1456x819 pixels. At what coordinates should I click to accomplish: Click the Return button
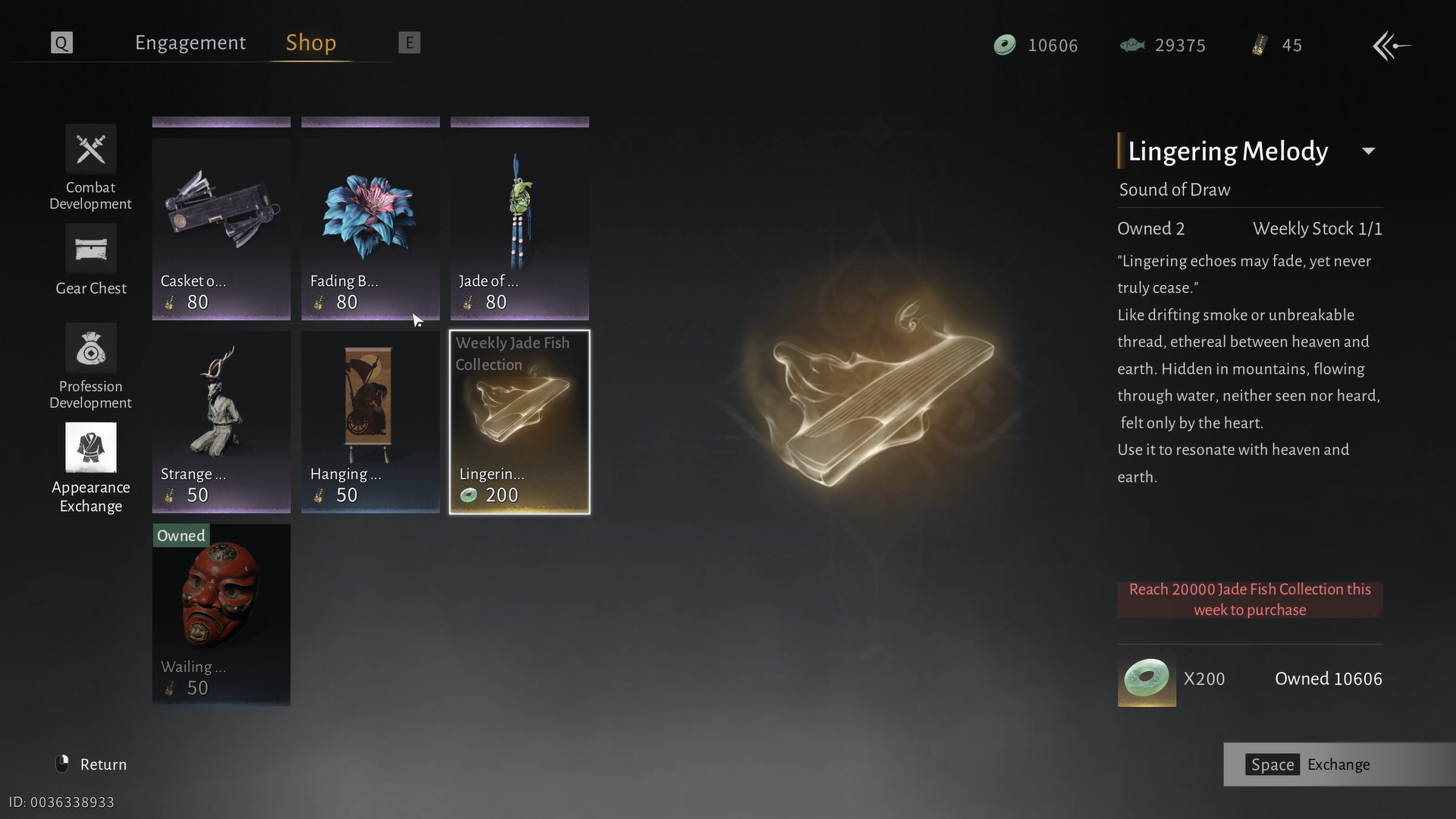coord(93,764)
